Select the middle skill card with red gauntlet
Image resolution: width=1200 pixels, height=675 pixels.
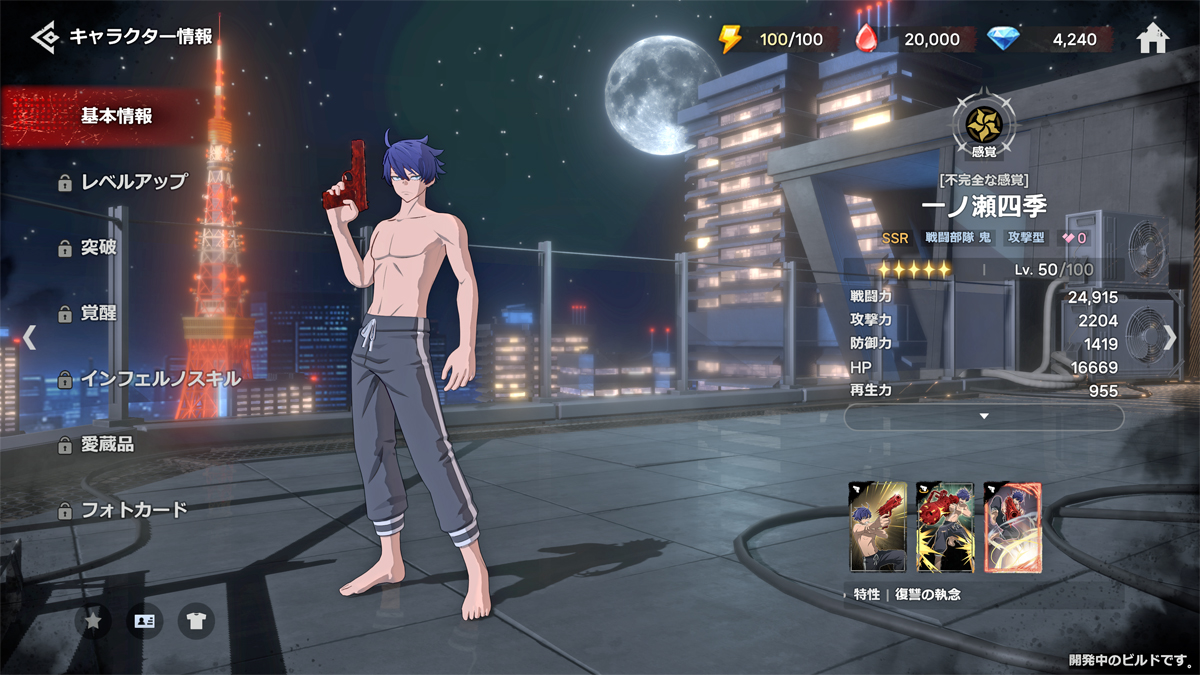click(945, 526)
